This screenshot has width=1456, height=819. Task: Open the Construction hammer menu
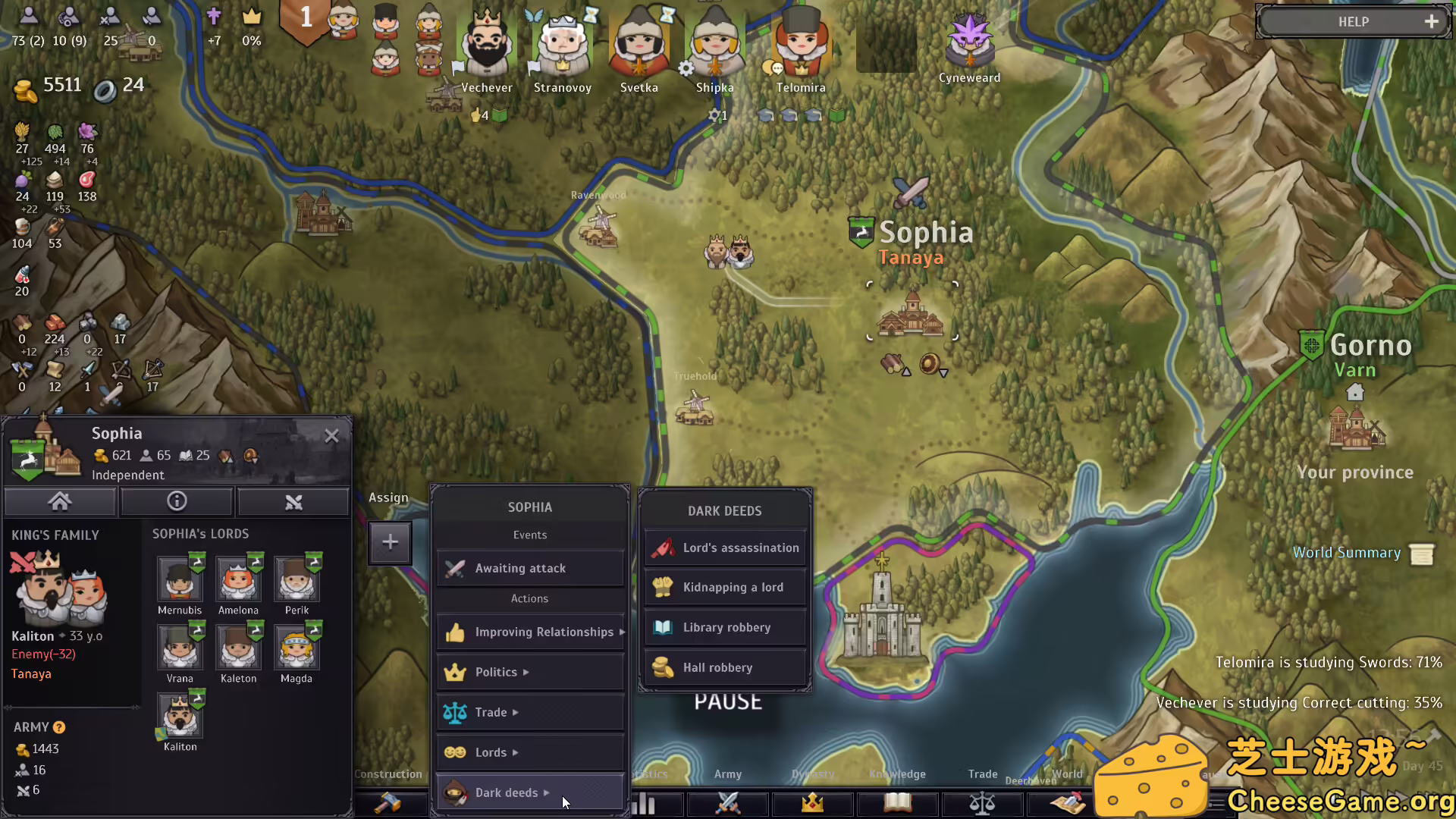point(391,803)
